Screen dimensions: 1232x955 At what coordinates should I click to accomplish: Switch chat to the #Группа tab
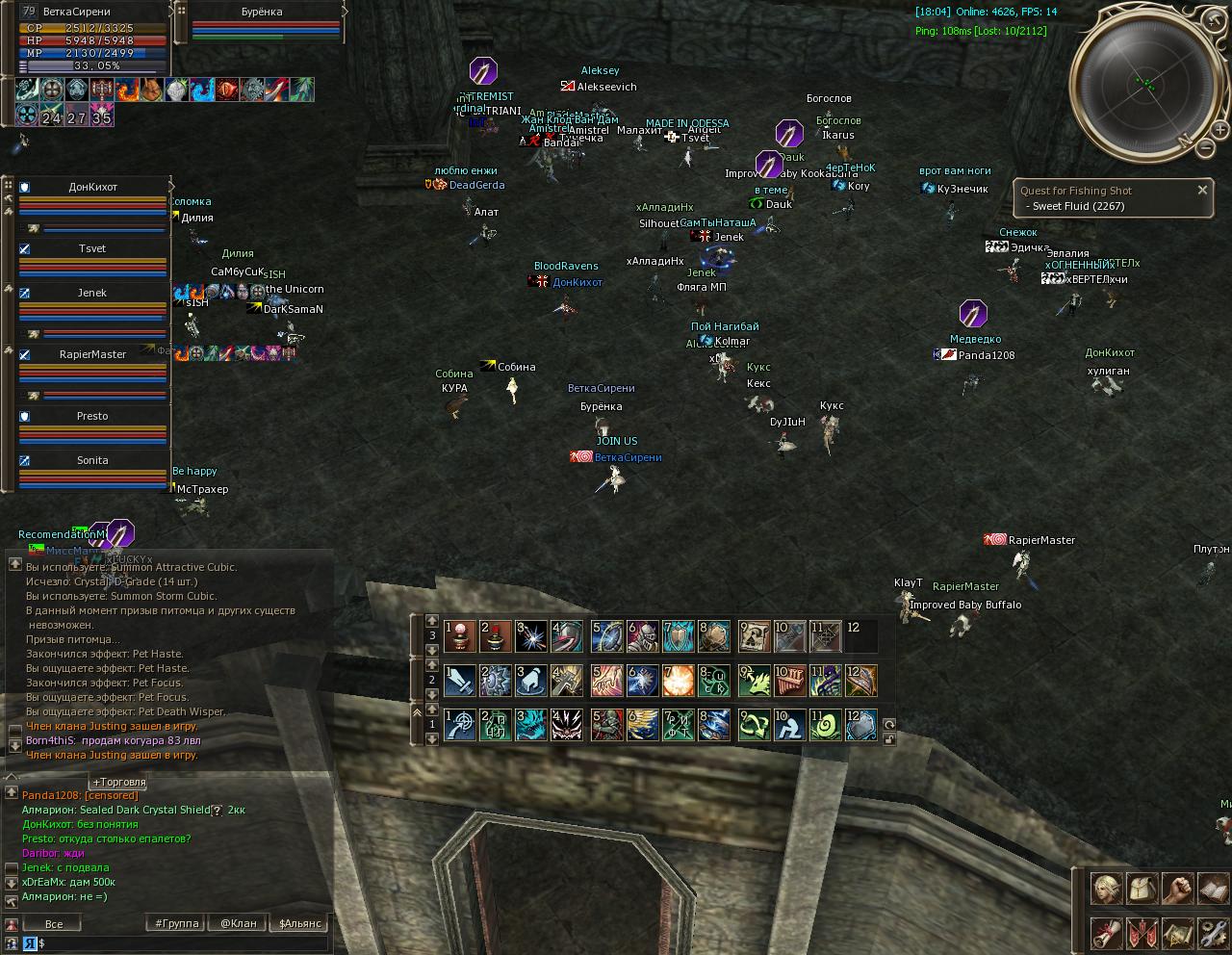coord(177,923)
